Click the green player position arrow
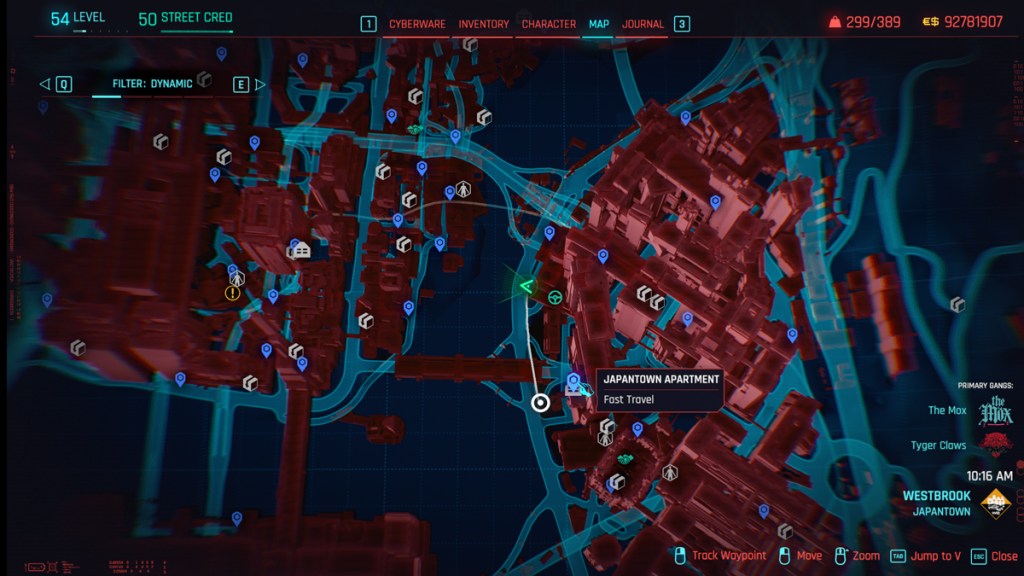Screen dimensions: 1024x576 point(525,287)
